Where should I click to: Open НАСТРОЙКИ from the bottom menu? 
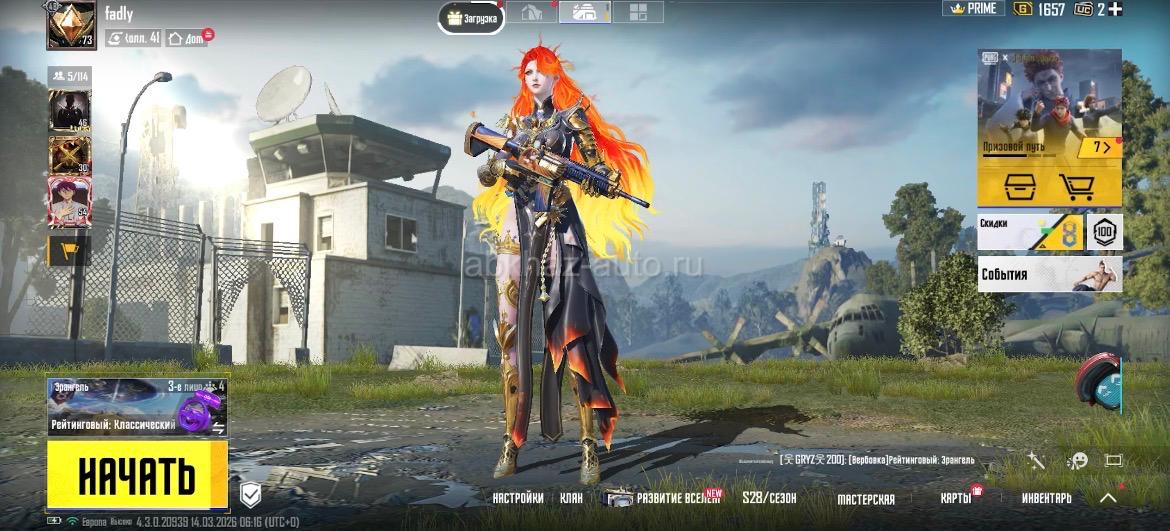click(518, 498)
